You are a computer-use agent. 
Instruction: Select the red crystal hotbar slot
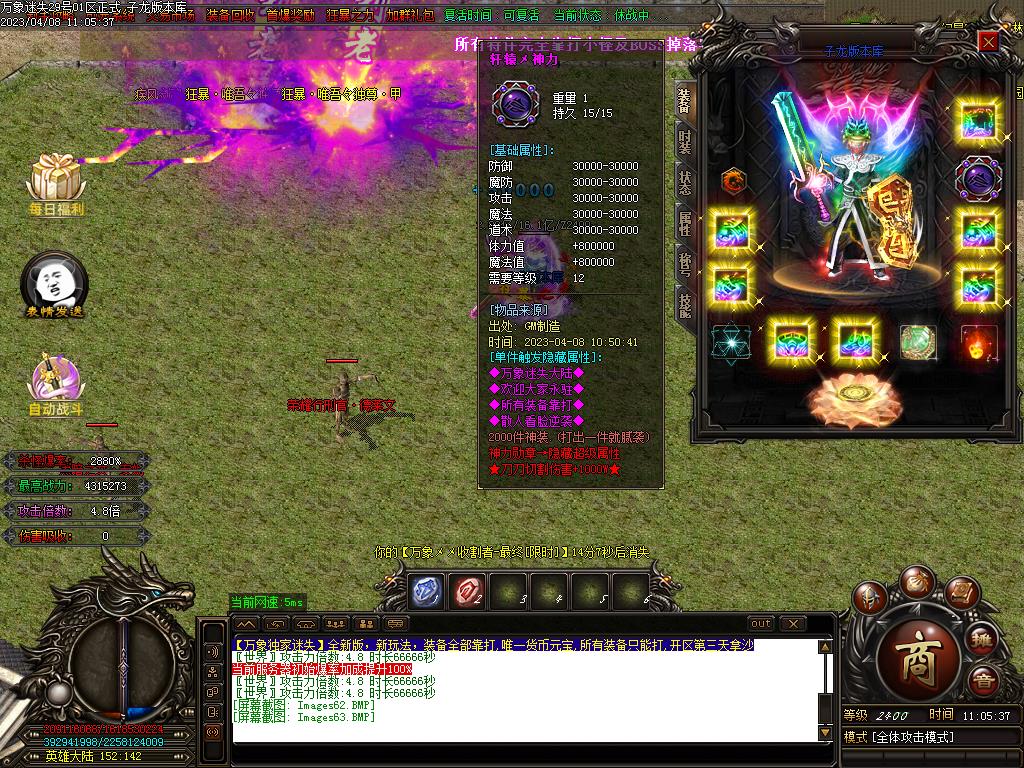coord(467,591)
